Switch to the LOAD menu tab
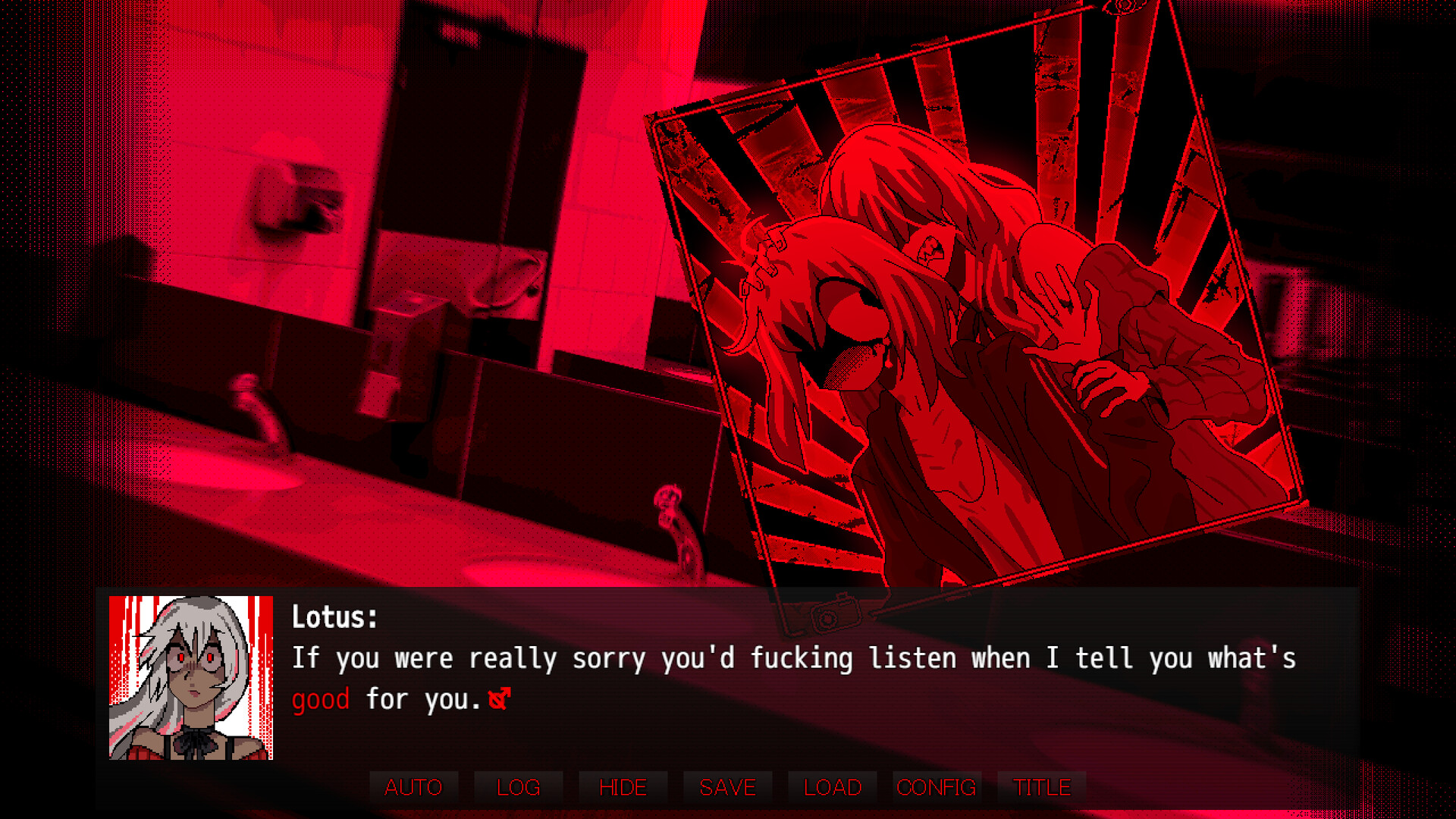This screenshot has height=819, width=1456. coord(831,787)
